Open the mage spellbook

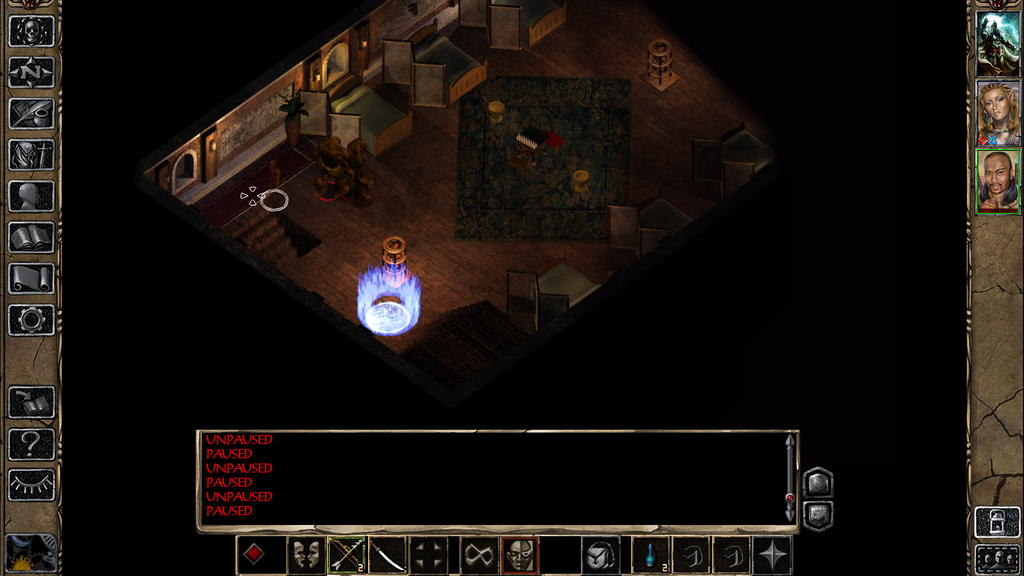click(31, 237)
